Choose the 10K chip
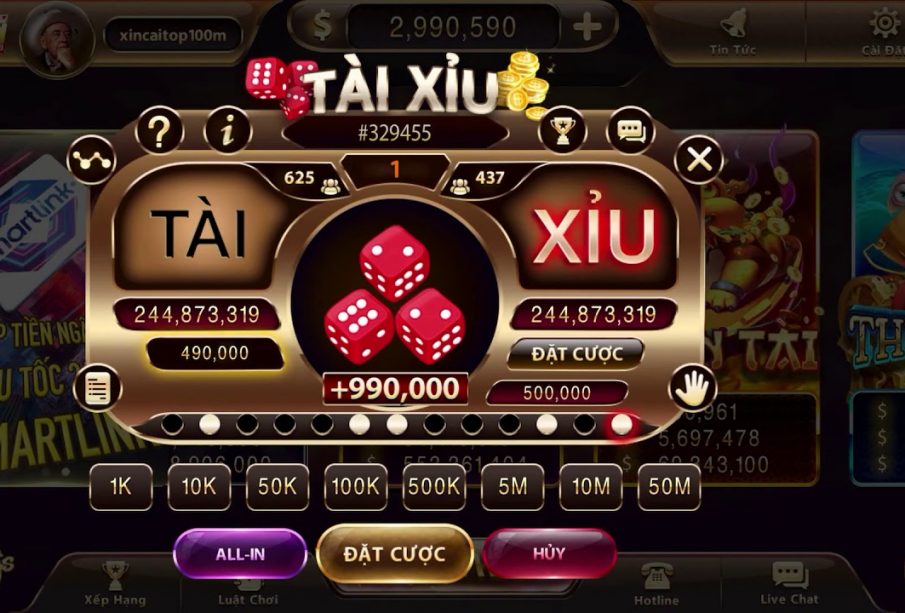This screenshot has width=905, height=613. (199, 487)
